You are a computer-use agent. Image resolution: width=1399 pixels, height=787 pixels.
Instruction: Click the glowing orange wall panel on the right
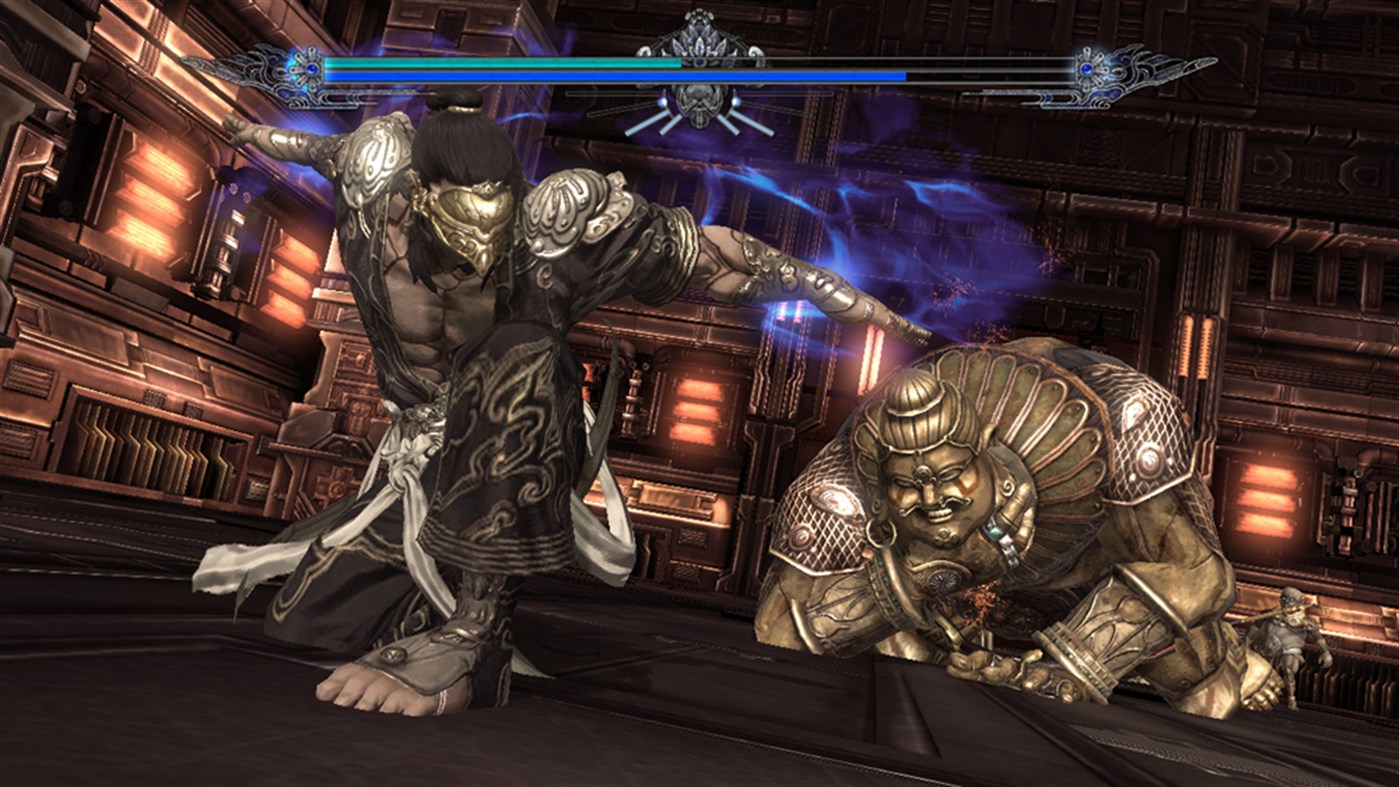tap(1268, 498)
